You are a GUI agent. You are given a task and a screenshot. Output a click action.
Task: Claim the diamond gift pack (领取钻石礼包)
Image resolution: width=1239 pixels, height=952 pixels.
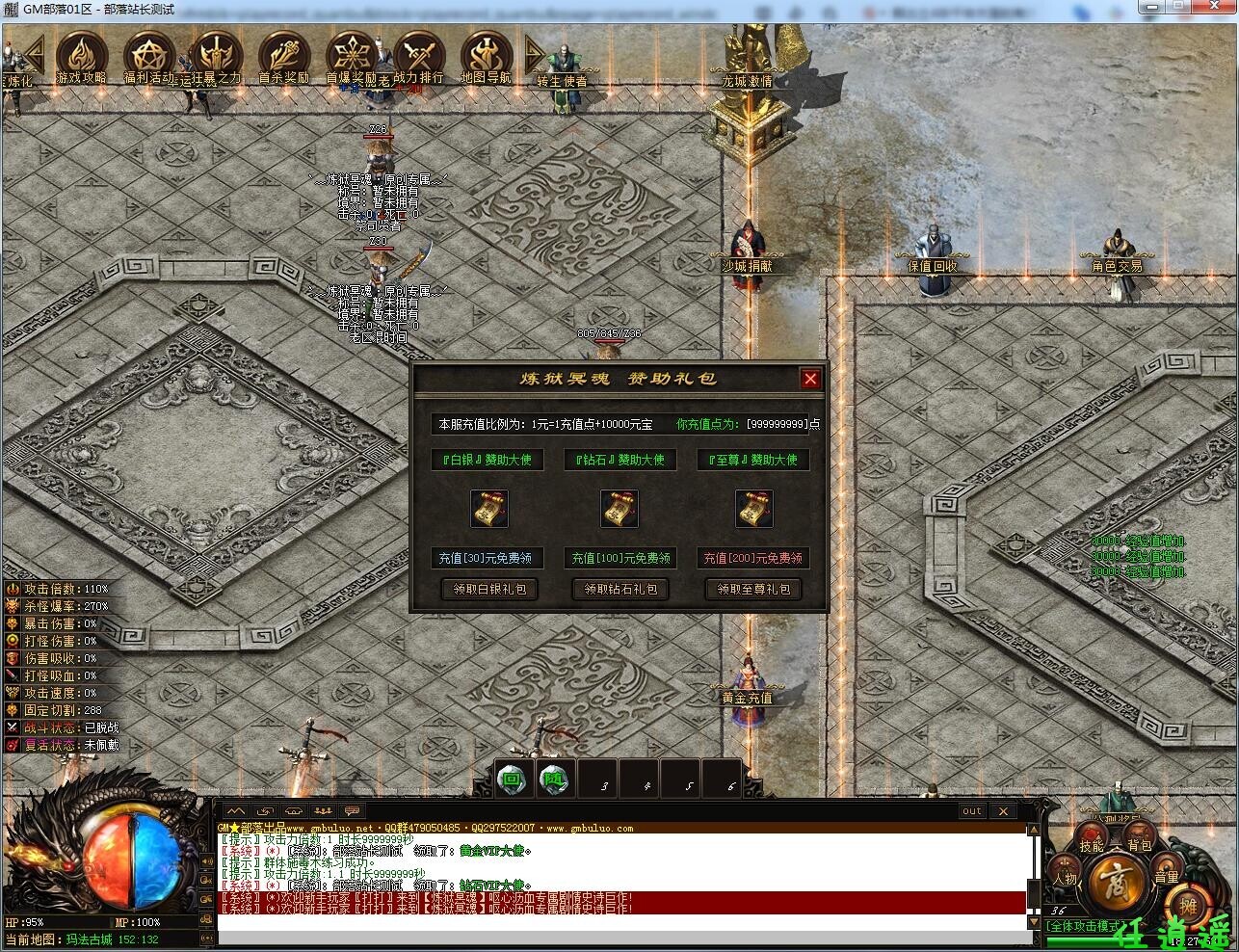click(621, 589)
